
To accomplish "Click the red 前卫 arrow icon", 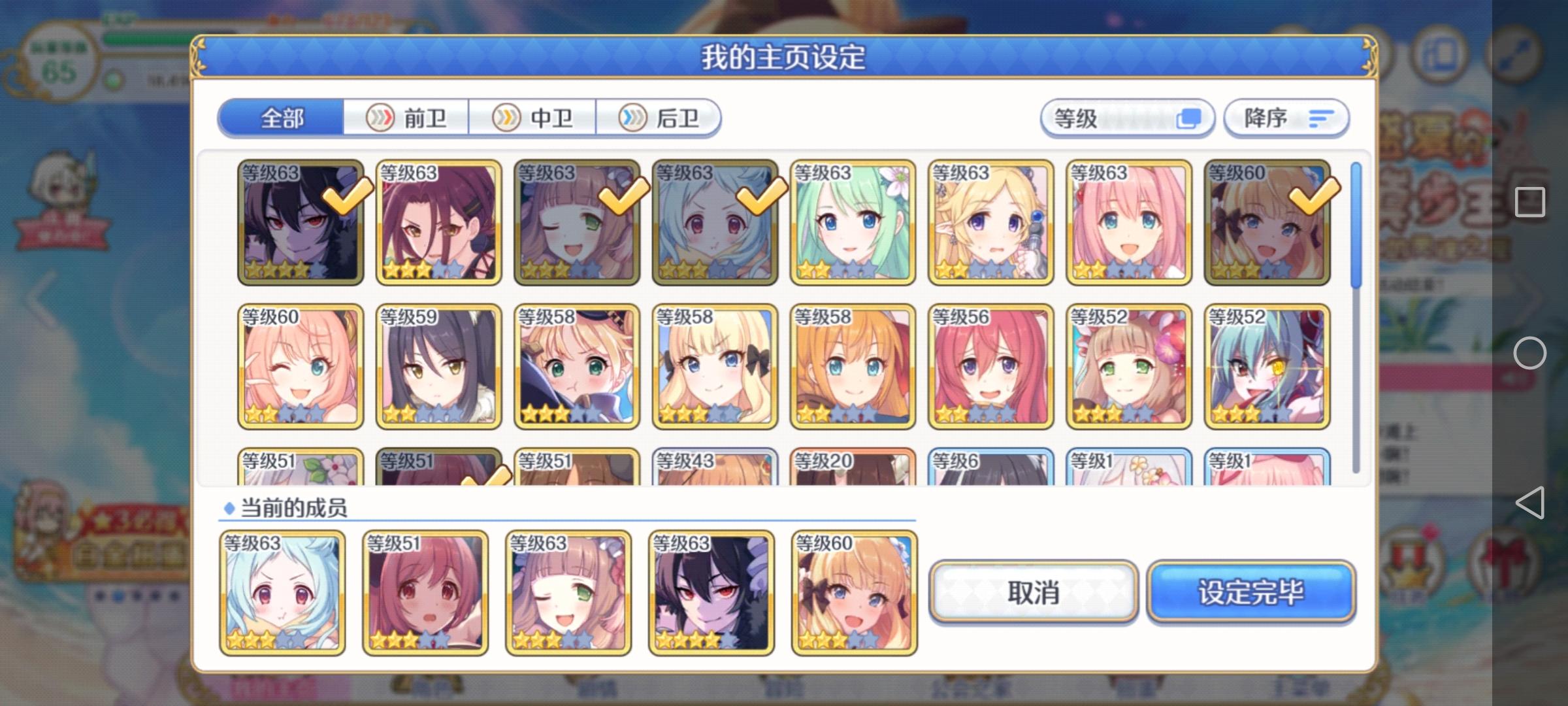I will pyautogui.click(x=382, y=118).
